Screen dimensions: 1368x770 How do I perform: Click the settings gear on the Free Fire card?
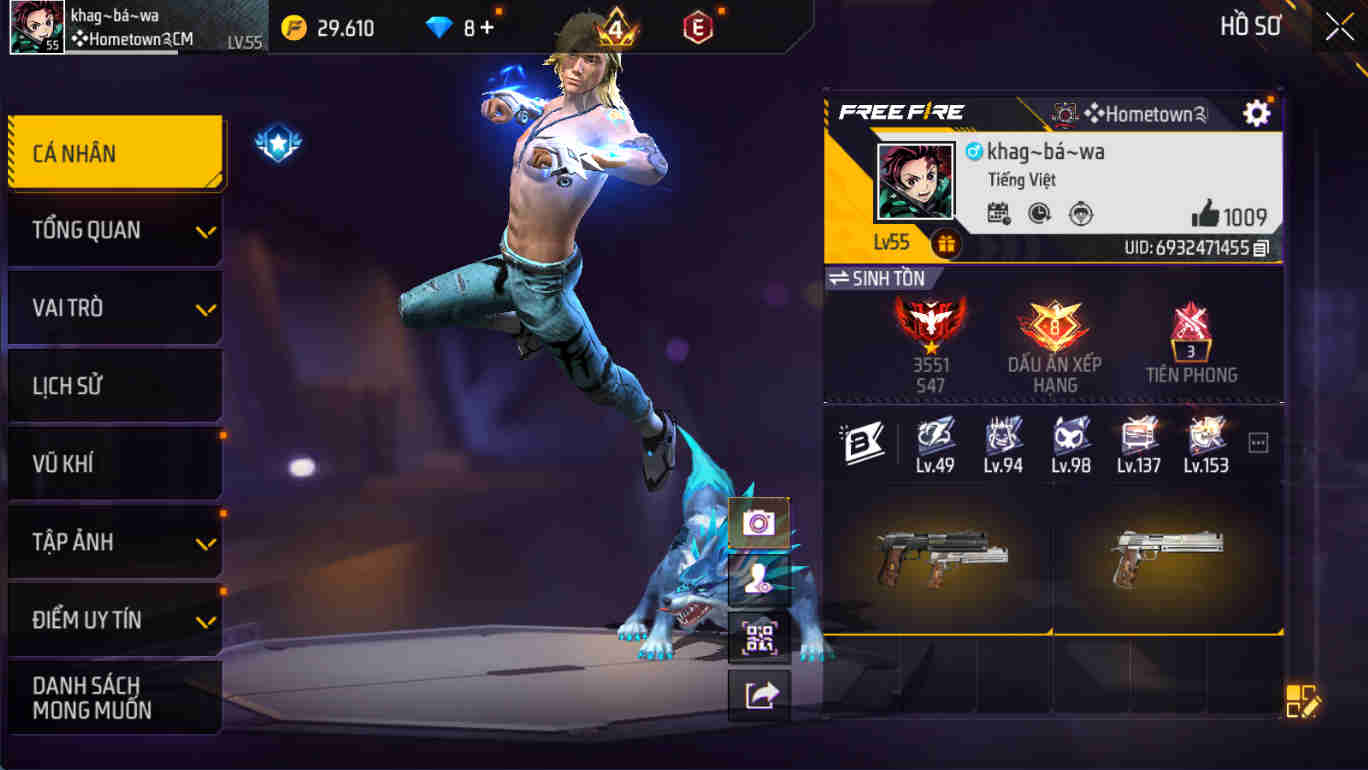click(x=1257, y=114)
